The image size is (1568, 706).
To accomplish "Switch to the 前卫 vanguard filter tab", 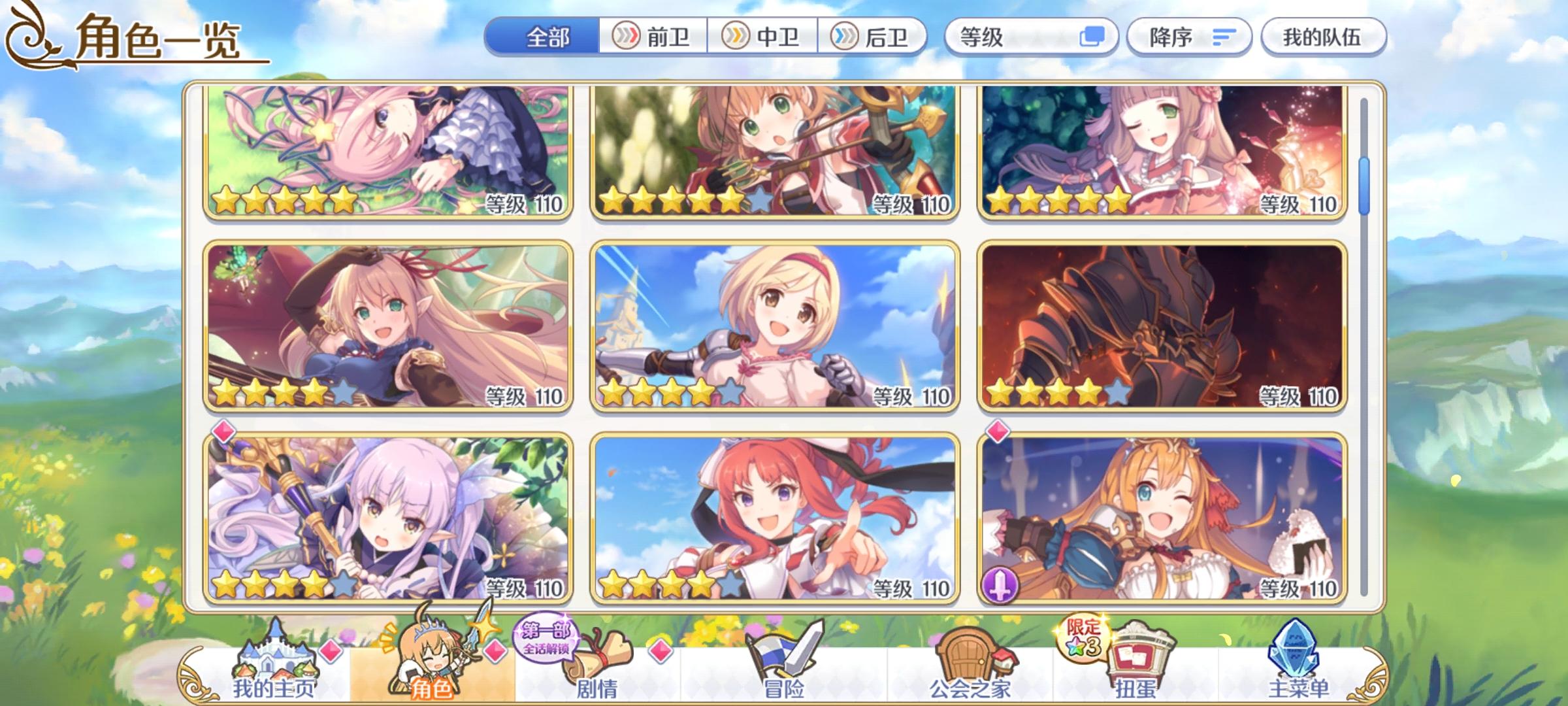I will click(x=653, y=37).
